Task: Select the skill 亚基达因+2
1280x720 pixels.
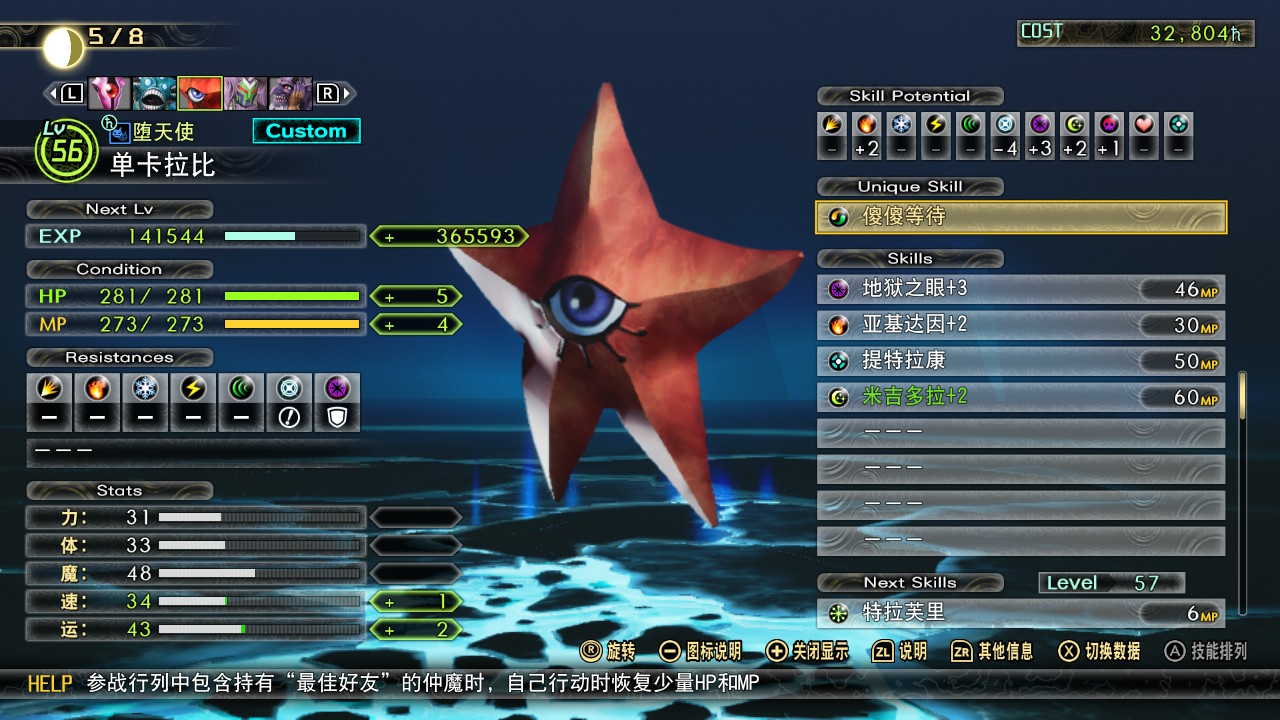Action: [x=1021, y=326]
